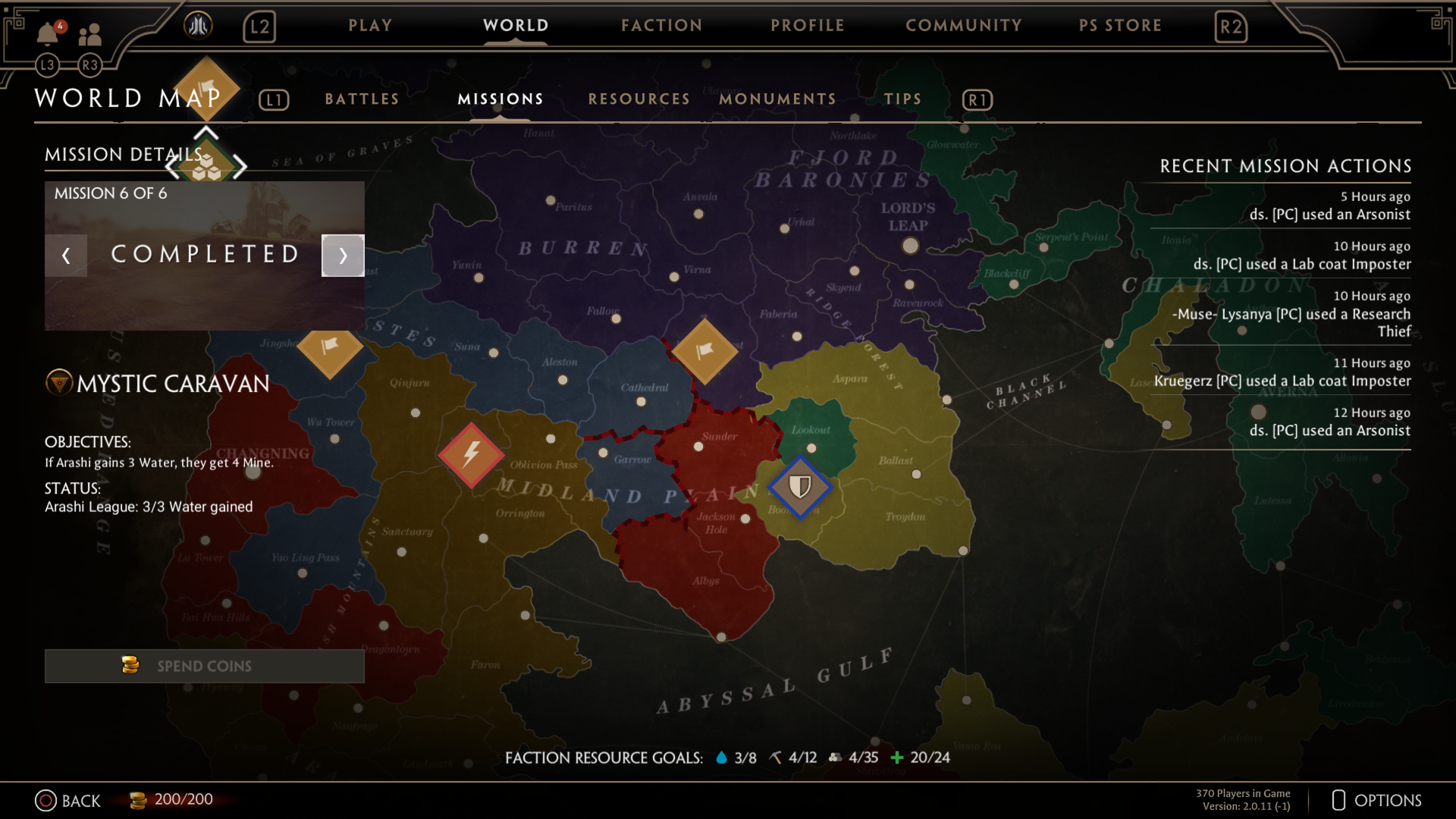Click the pickaxe resource goal icon
Viewport: 1456px width, 819px height.
(775, 757)
